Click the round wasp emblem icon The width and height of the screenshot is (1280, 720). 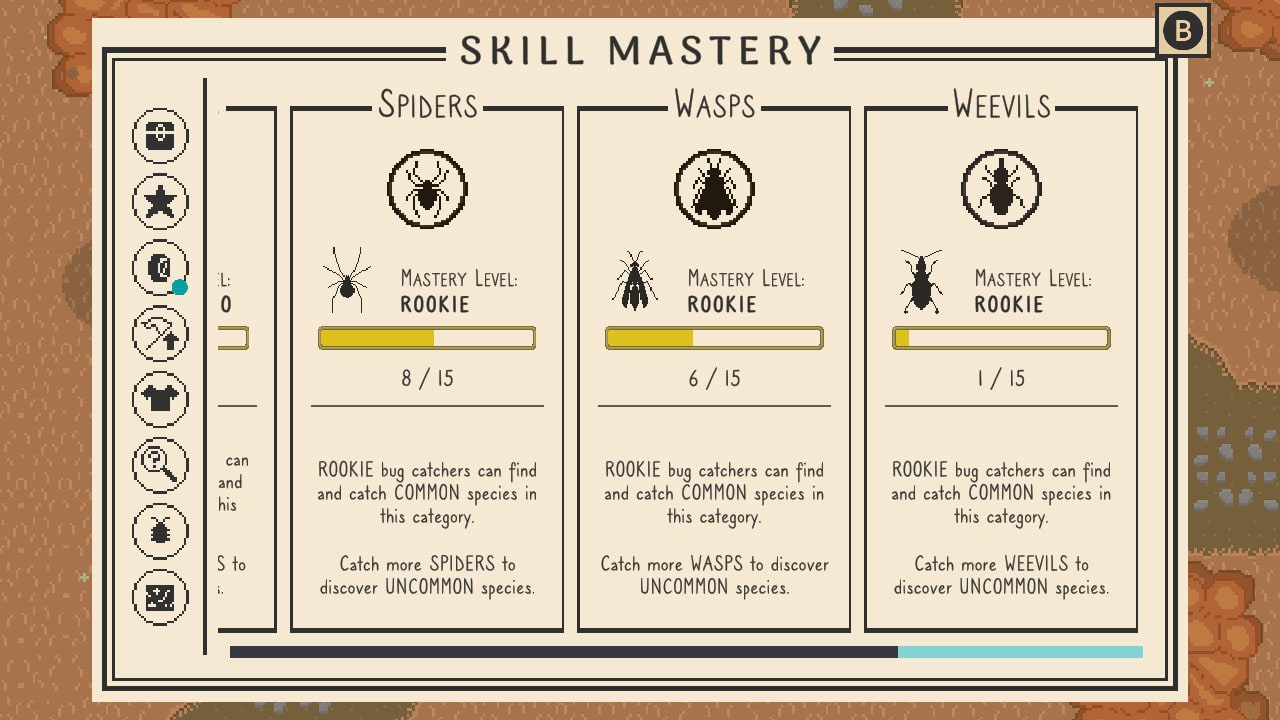pos(714,189)
